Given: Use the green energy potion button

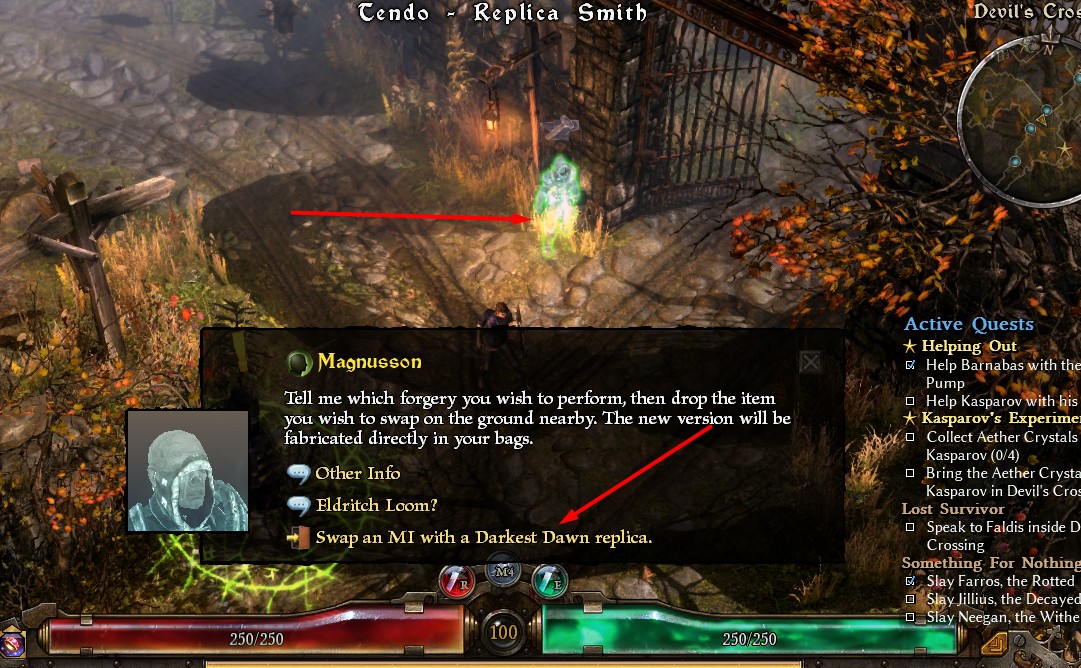Looking at the screenshot, I should tap(549, 581).
